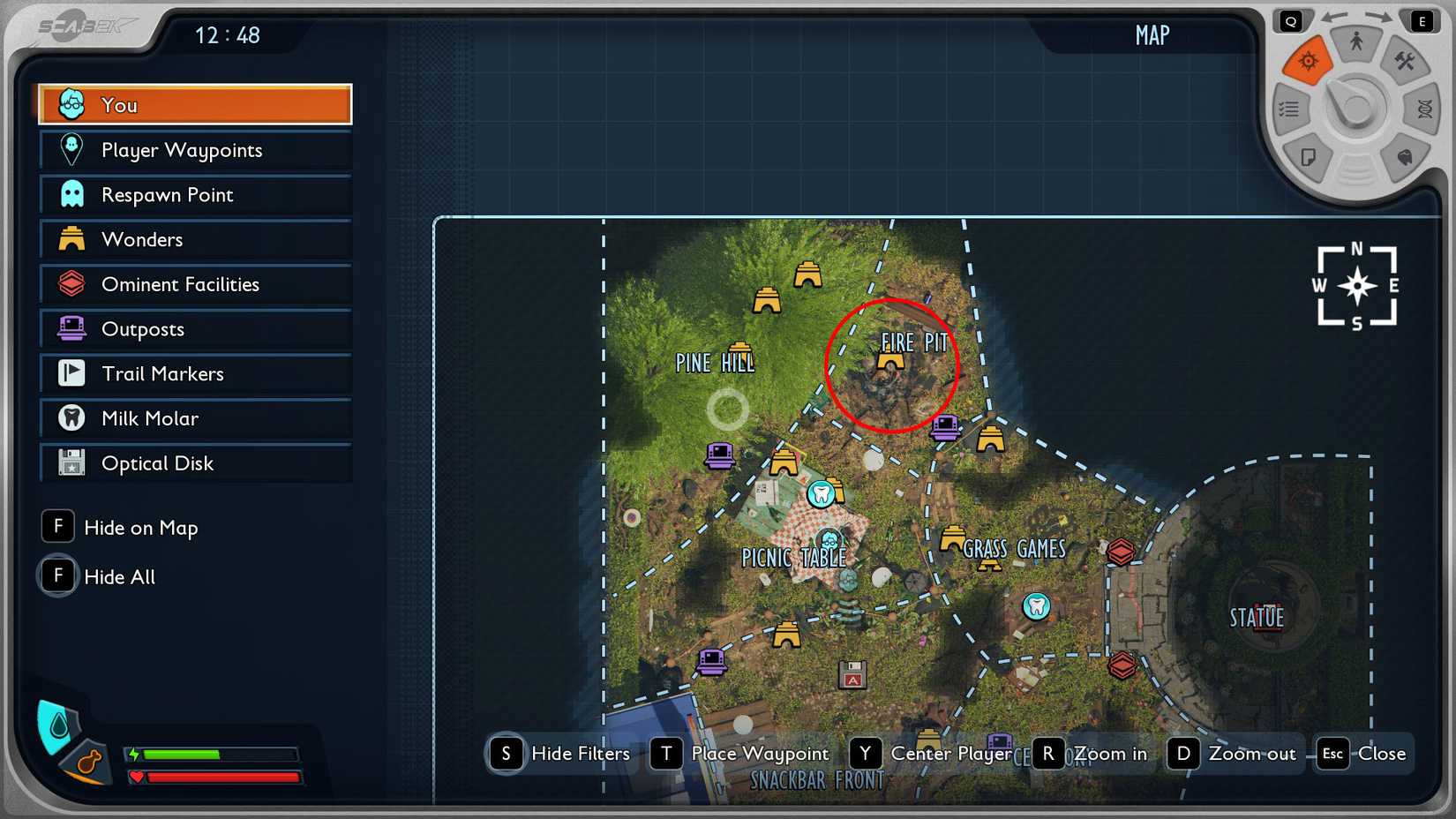Select the Wonders filter icon in the sidebar

(70, 238)
